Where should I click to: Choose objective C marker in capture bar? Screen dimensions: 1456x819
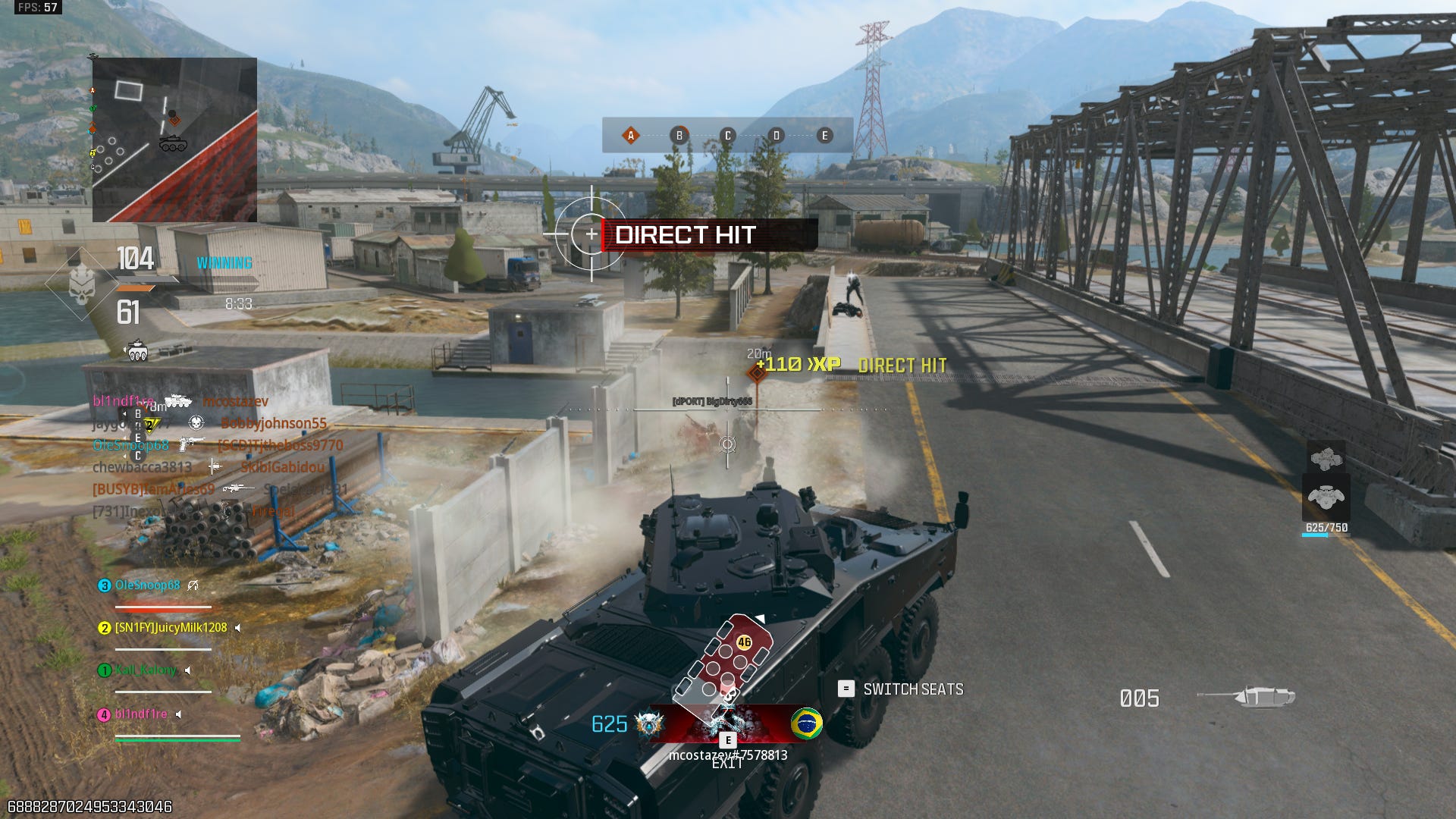point(728,136)
